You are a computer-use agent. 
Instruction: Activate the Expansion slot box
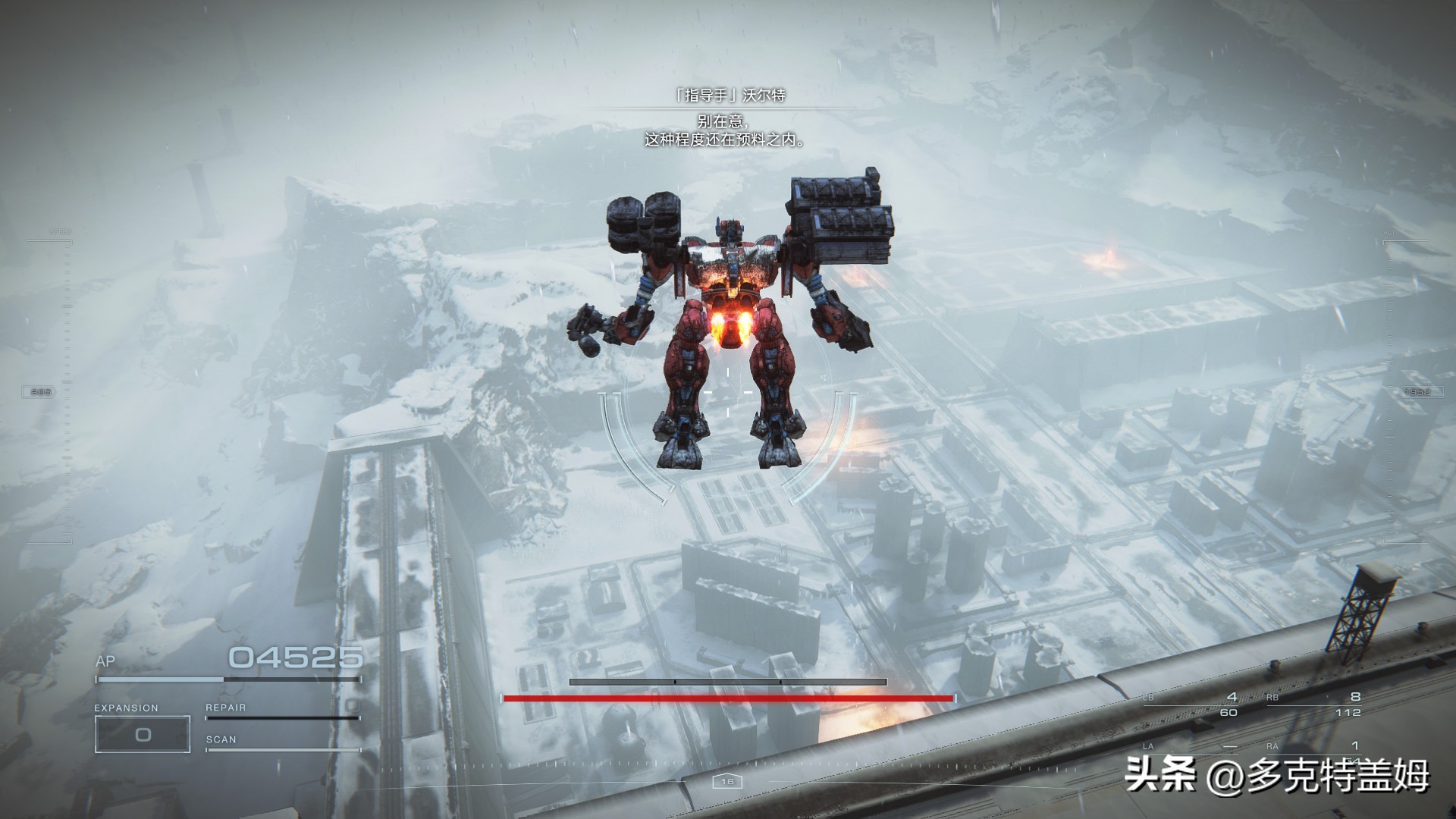pyautogui.click(x=142, y=734)
